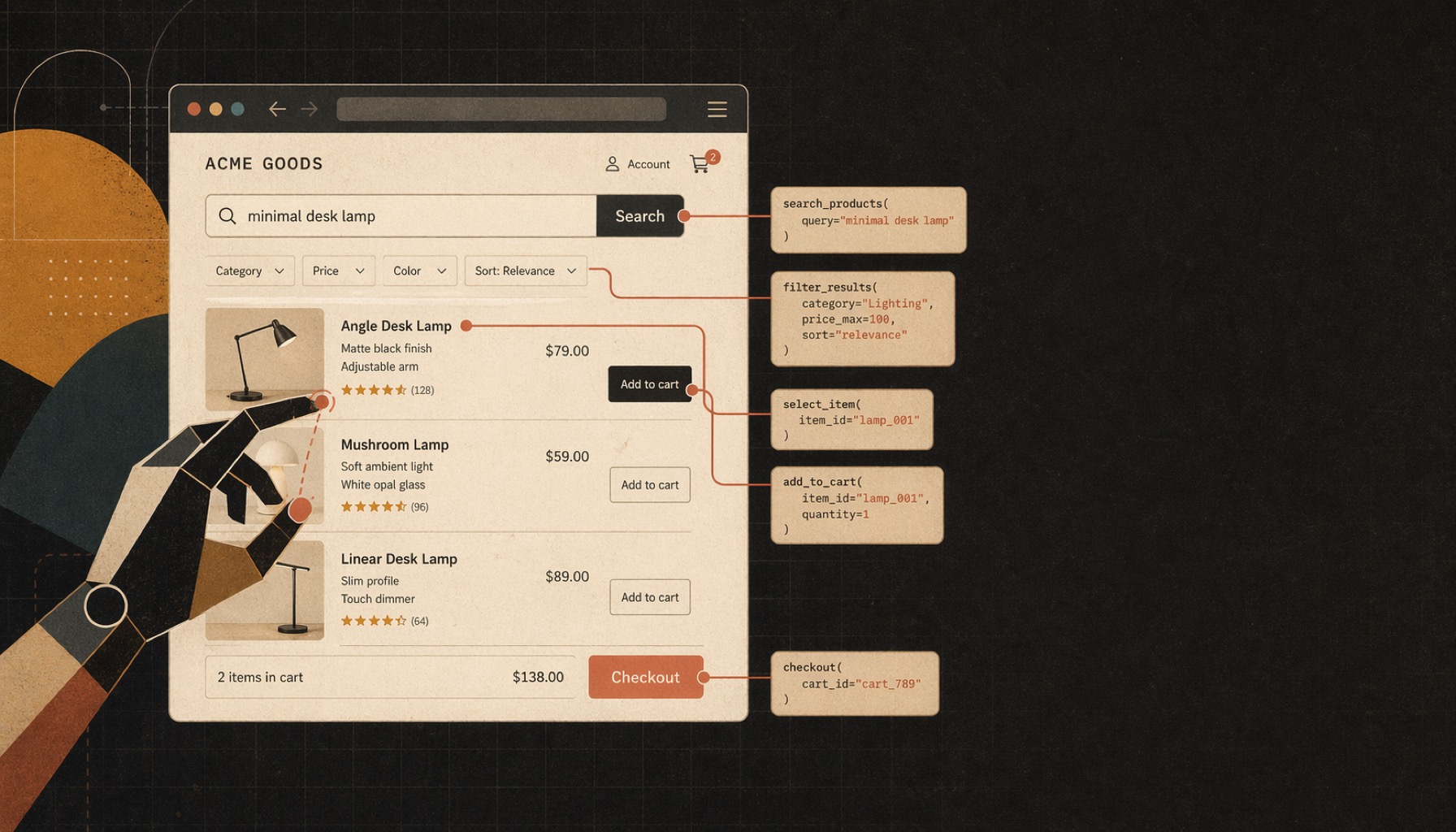This screenshot has width=1456, height=832.
Task: View the shopping cart icon
Action: pos(700,164)
